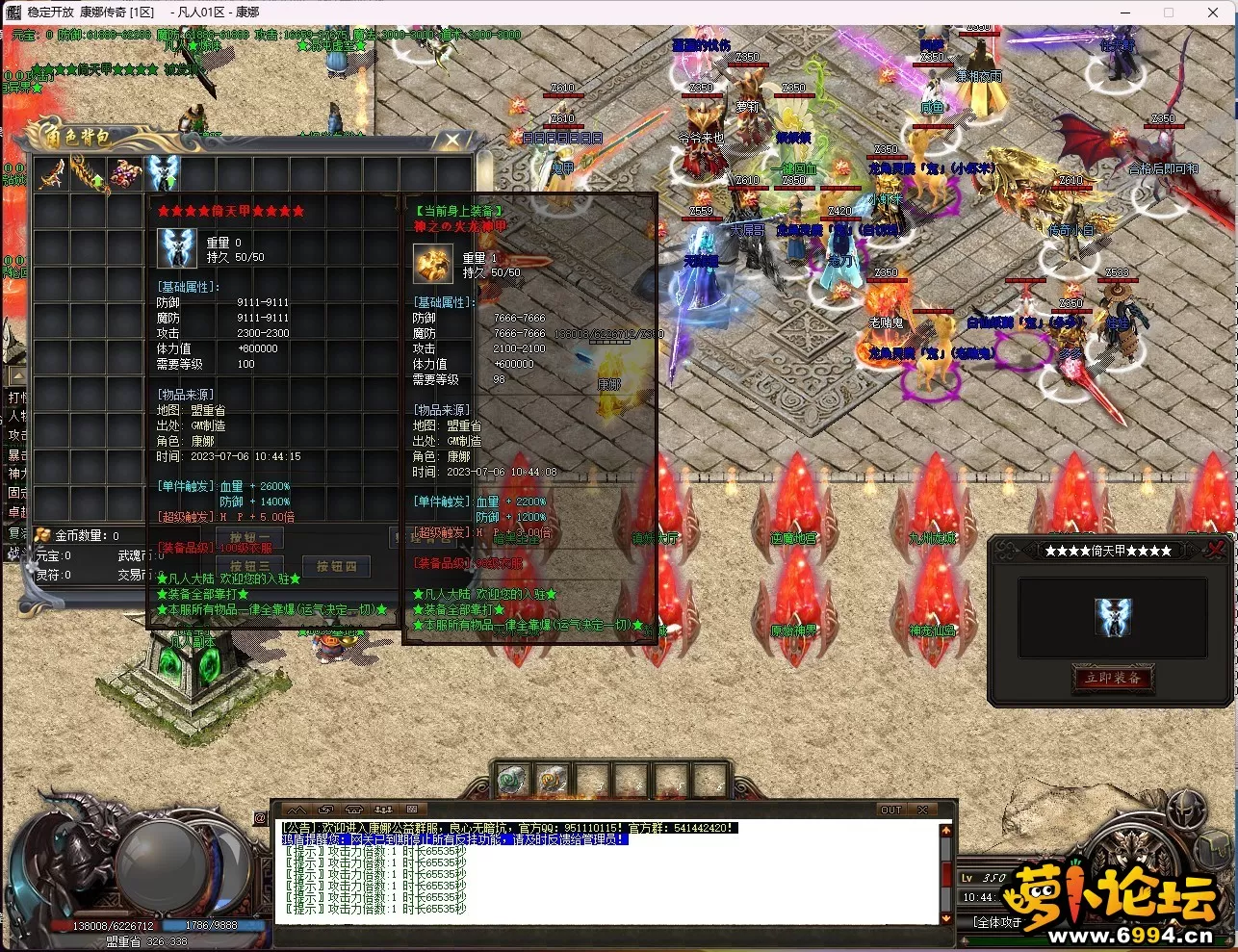Screen dimensions: 1238x952
Task: Click the @ button beside the chat box
Action: tap(261, 818)
